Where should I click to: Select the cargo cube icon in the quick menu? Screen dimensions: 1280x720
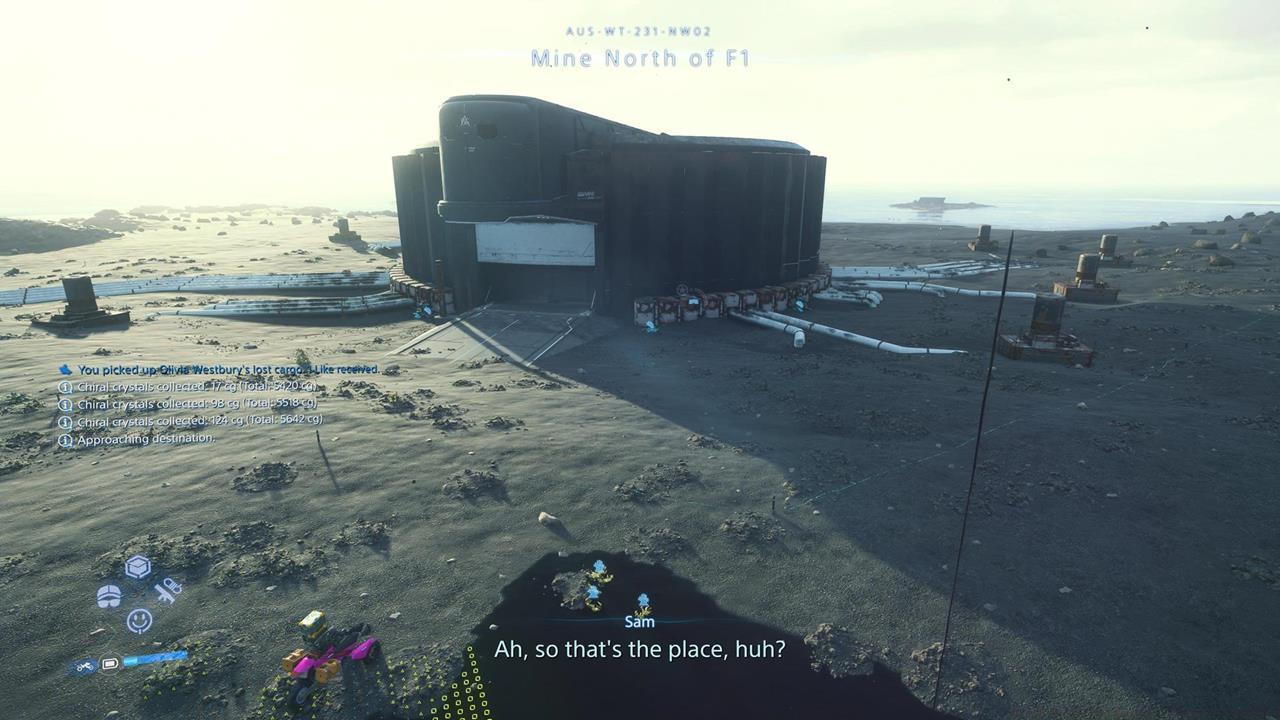point(136,567)
